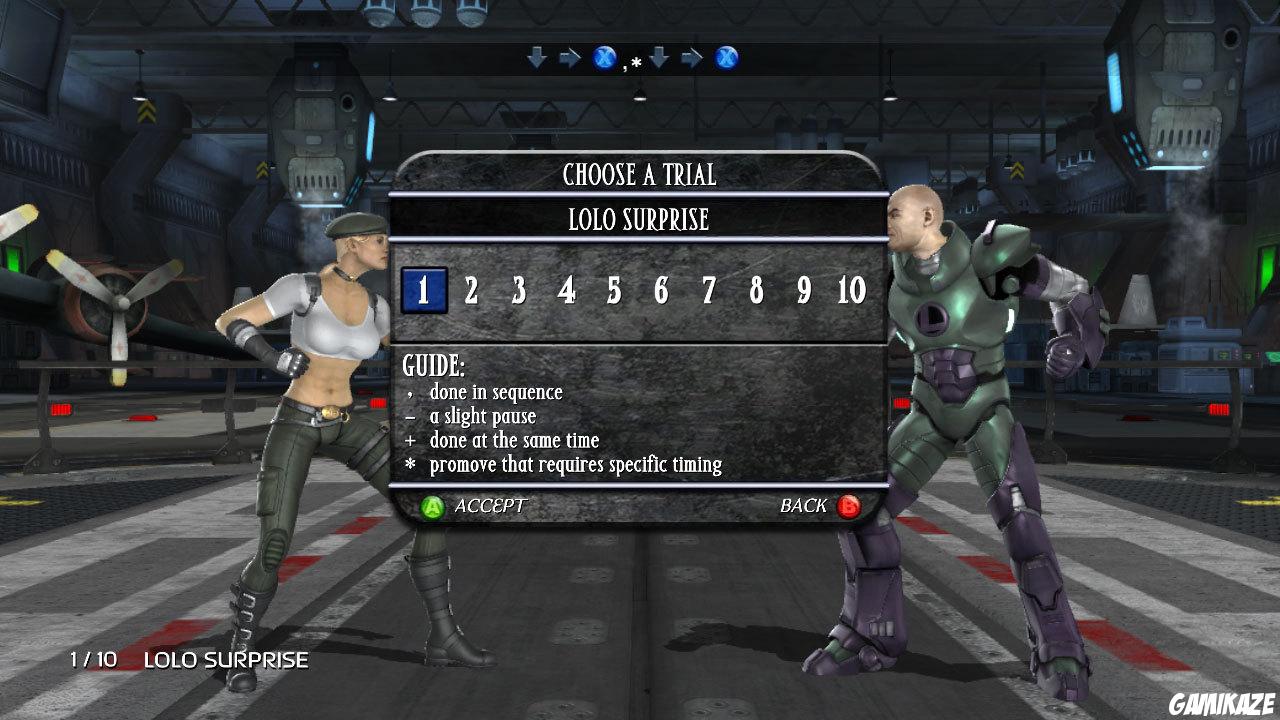Click the CHOOSE A TRIAL header
This screenshot has height=720, width=1280.
641,175
